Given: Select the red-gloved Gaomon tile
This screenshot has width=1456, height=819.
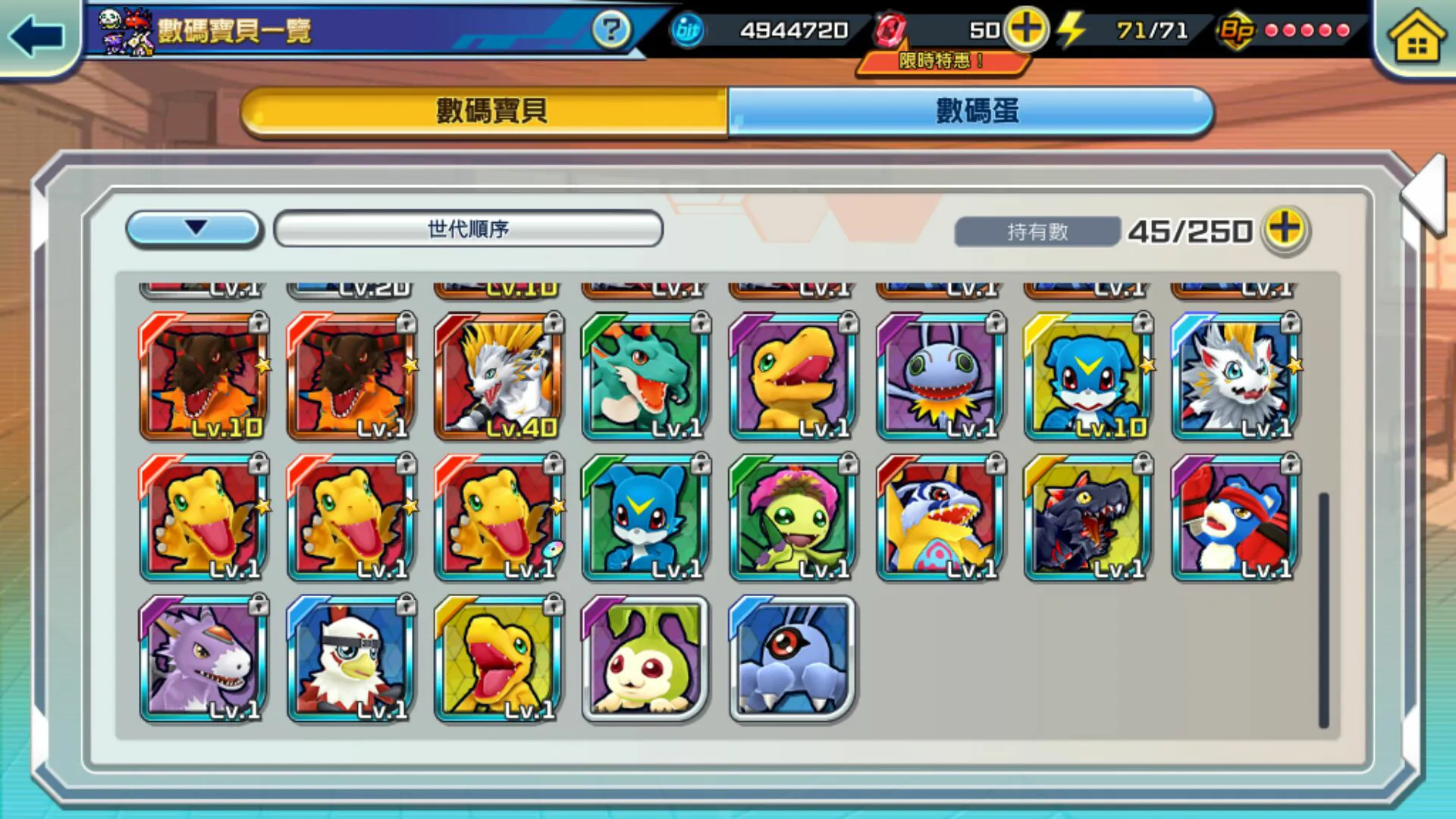Looking at the screenshot, I should click(1235, 517).
